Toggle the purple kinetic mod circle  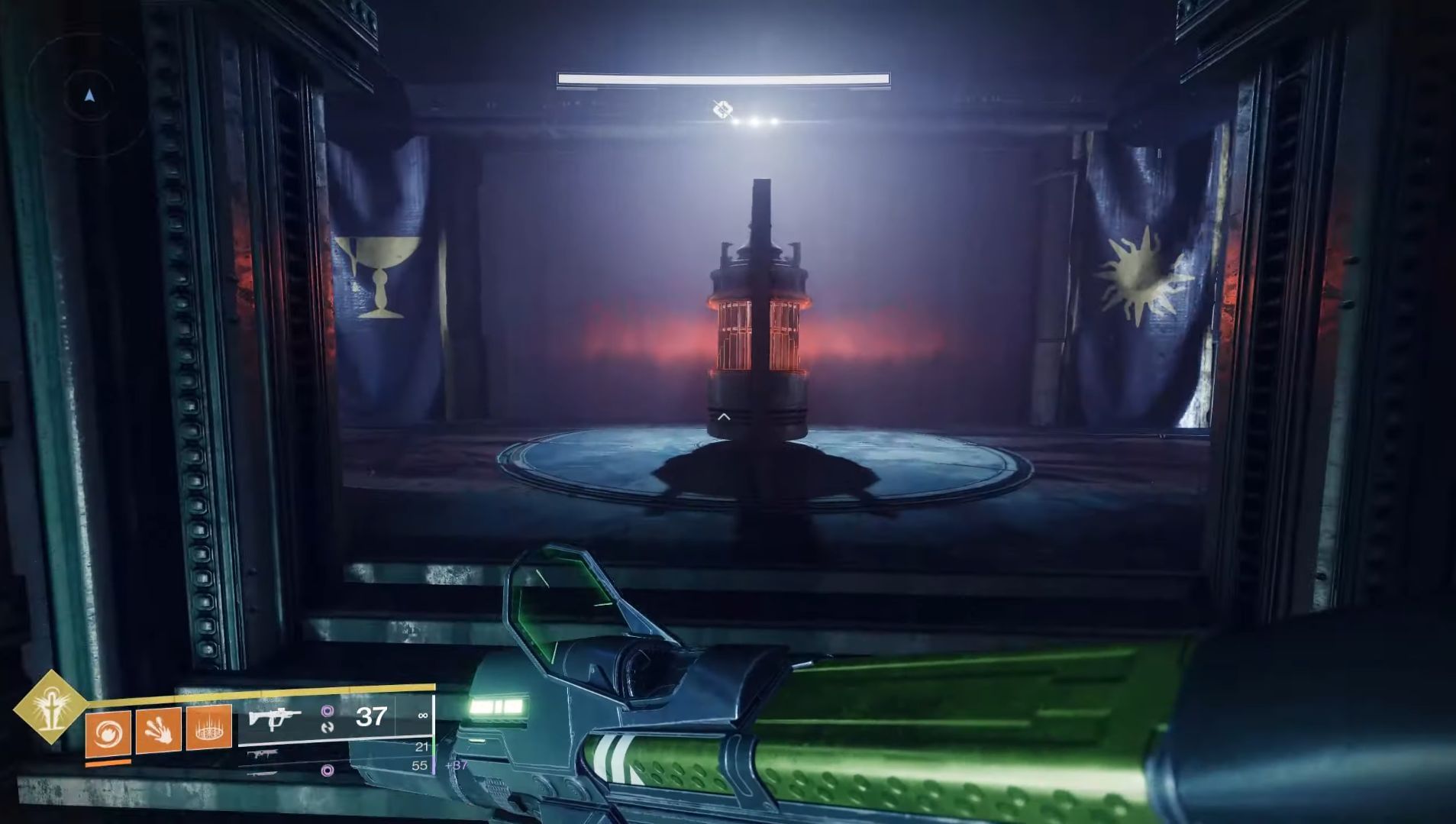pyautogui.click(x=328, y=710)
